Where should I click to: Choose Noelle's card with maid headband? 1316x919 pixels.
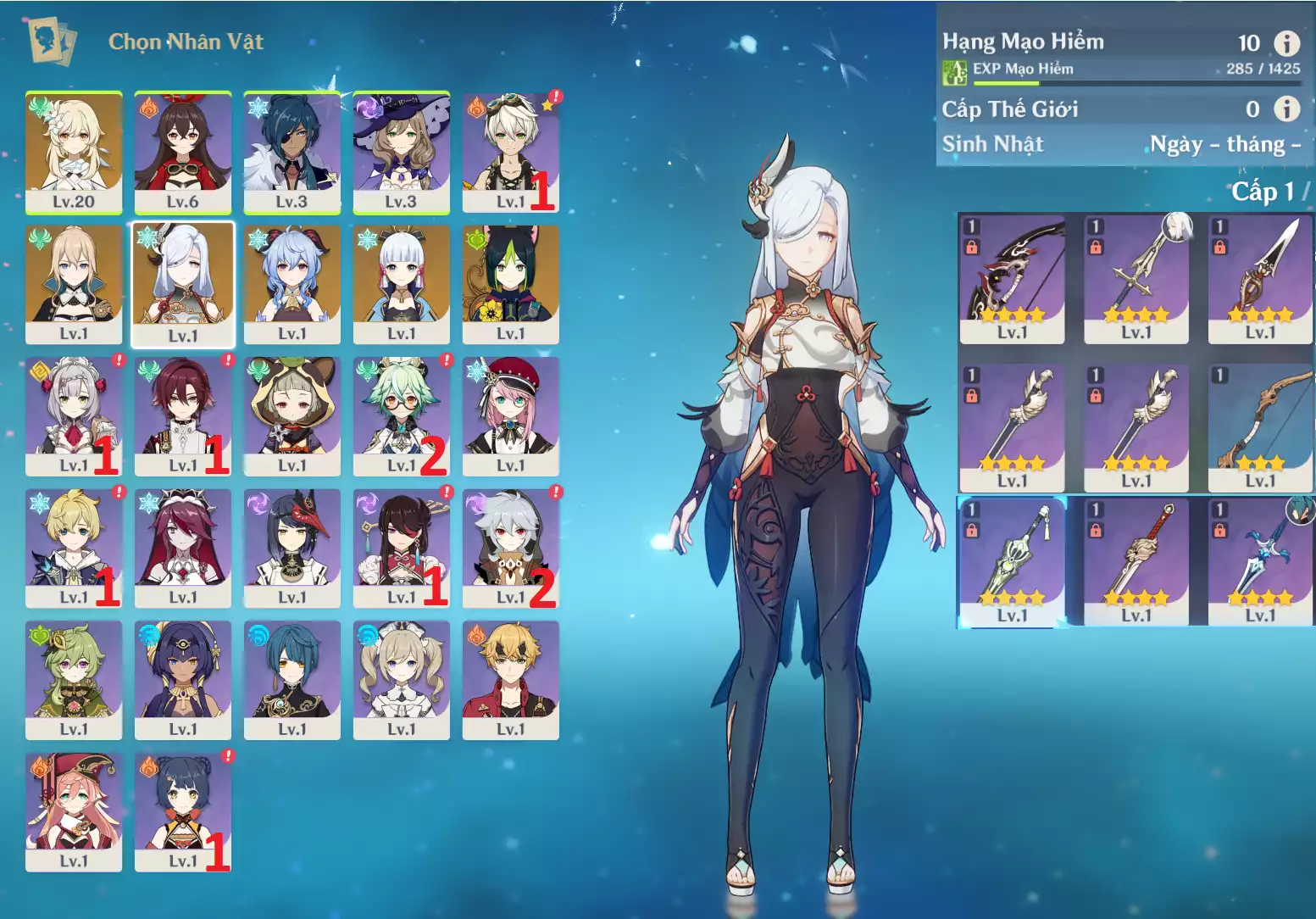click(x=74, y=415)
